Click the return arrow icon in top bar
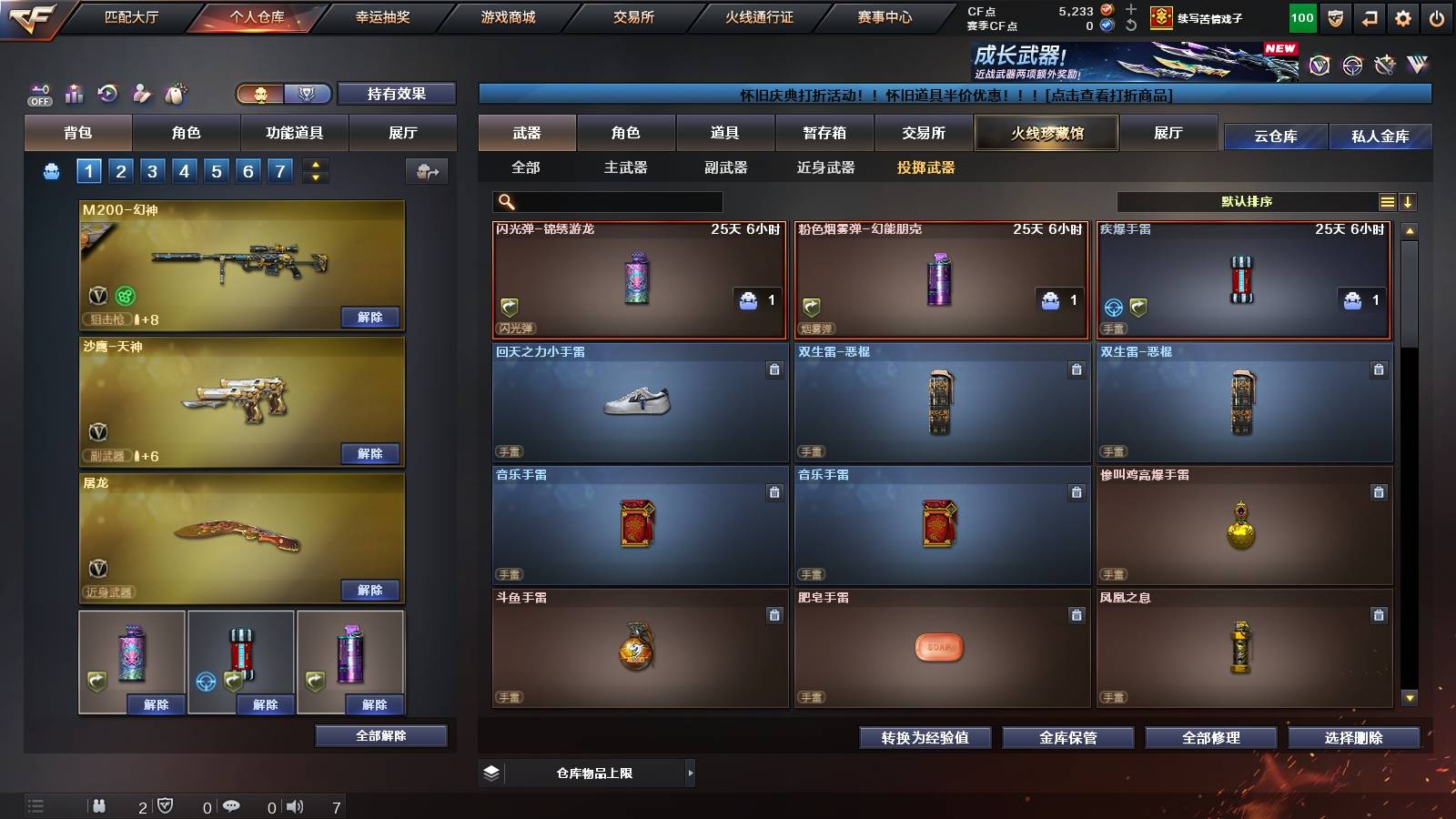 pos(1369,18)
